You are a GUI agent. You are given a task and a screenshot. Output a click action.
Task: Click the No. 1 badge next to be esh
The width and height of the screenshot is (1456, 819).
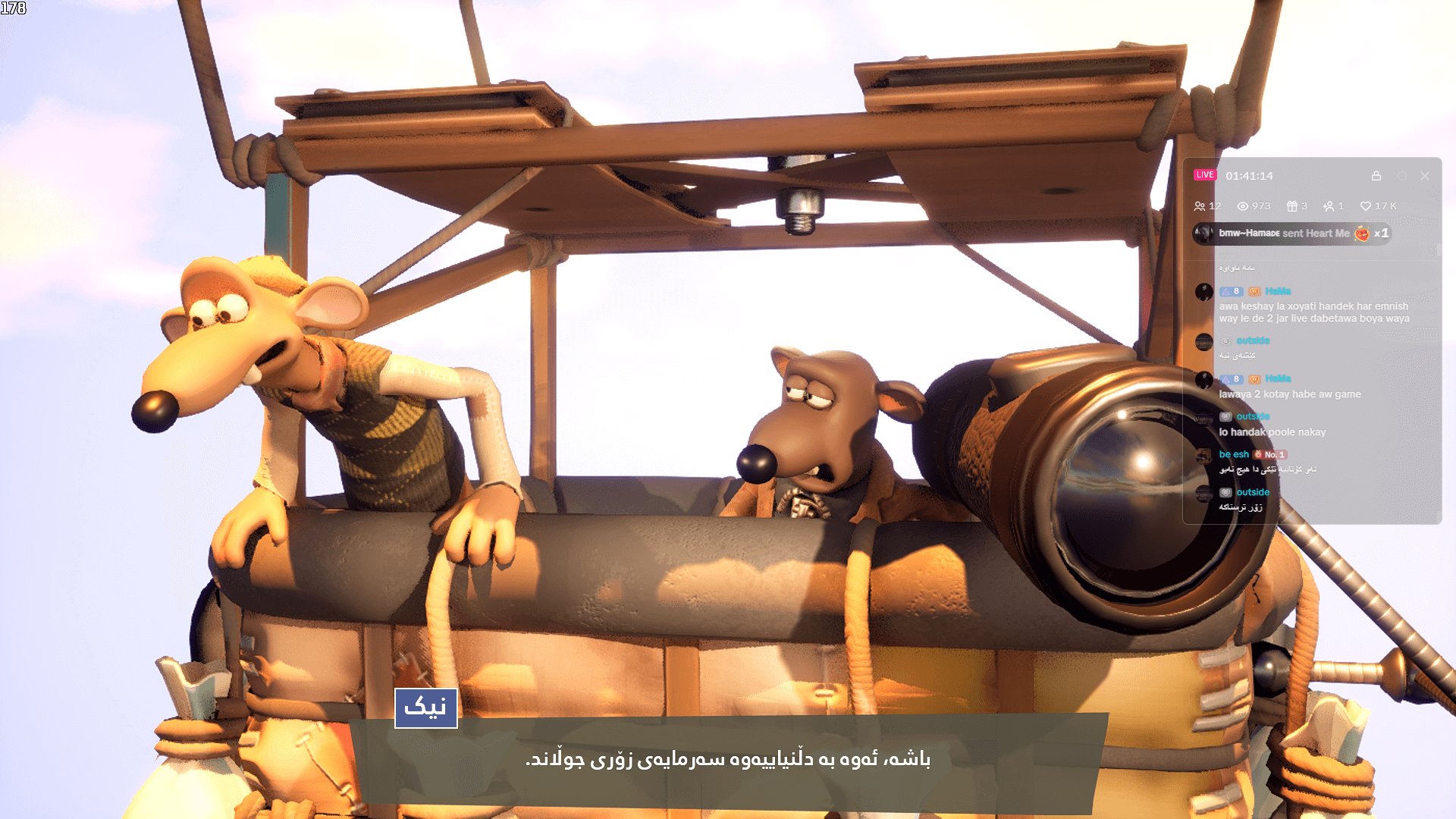click(1274, 454)
